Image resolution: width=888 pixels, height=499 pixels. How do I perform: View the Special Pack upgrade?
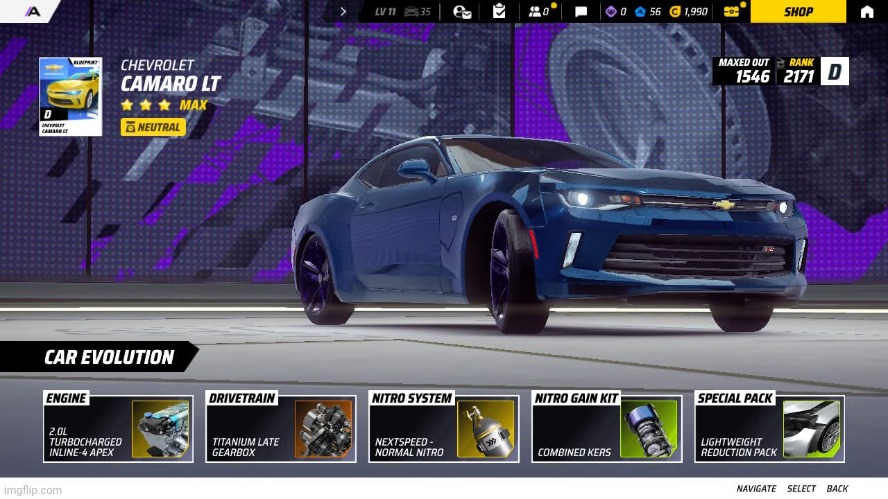769,428
